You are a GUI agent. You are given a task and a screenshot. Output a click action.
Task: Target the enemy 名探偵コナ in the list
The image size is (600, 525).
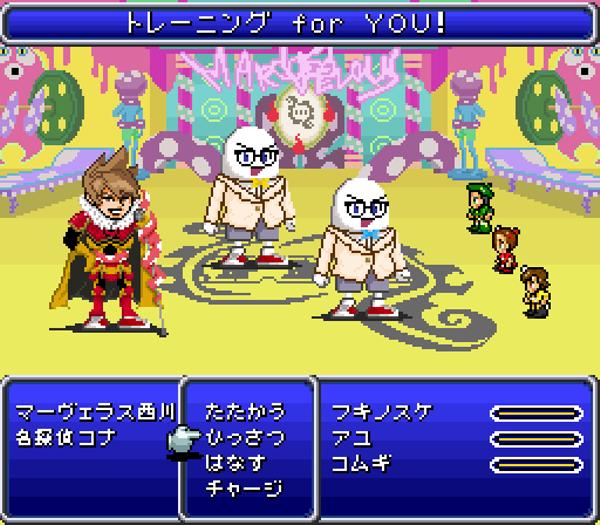point(66,438)
